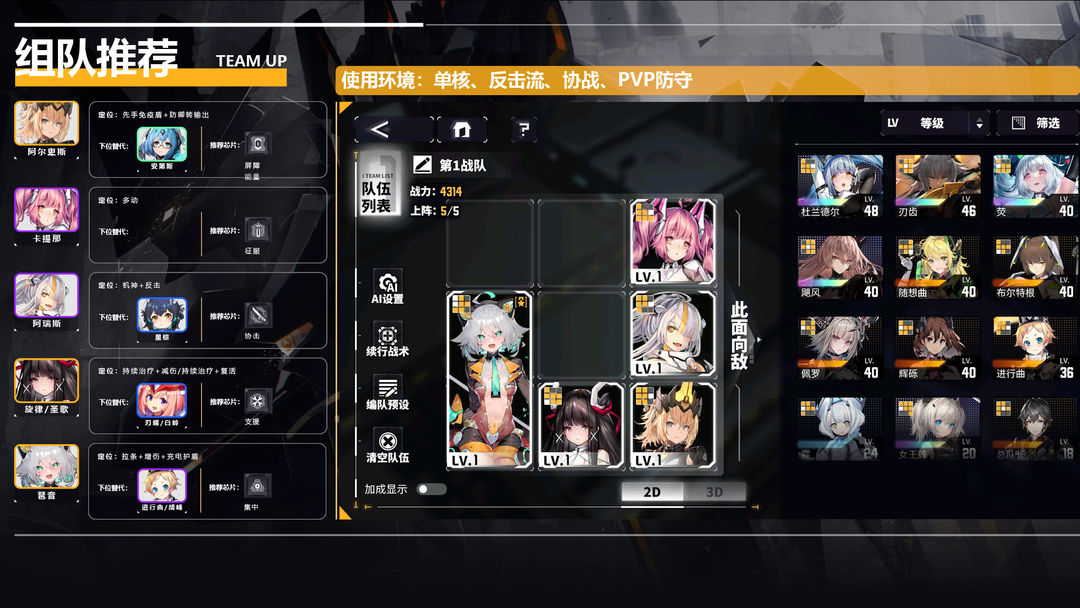Screen dimensions: 1080x608
Task: Select 杜兰德尔 from the character list
Action: [x=840, y=186]
